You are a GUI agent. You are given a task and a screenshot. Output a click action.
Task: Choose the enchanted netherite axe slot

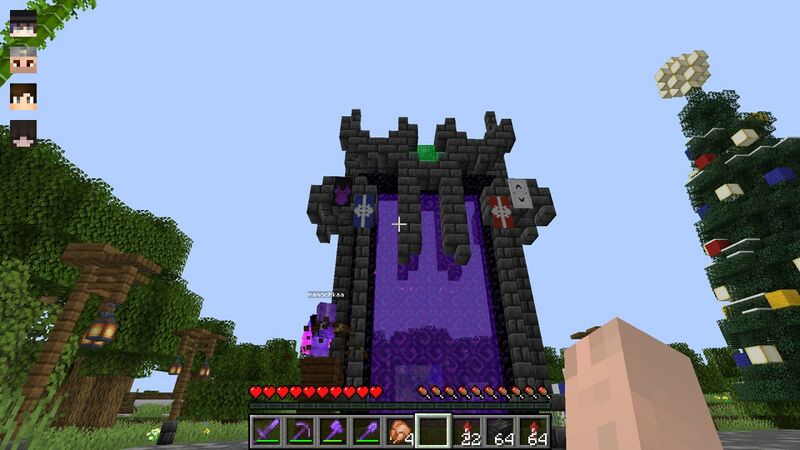click(x=333, y=431)
